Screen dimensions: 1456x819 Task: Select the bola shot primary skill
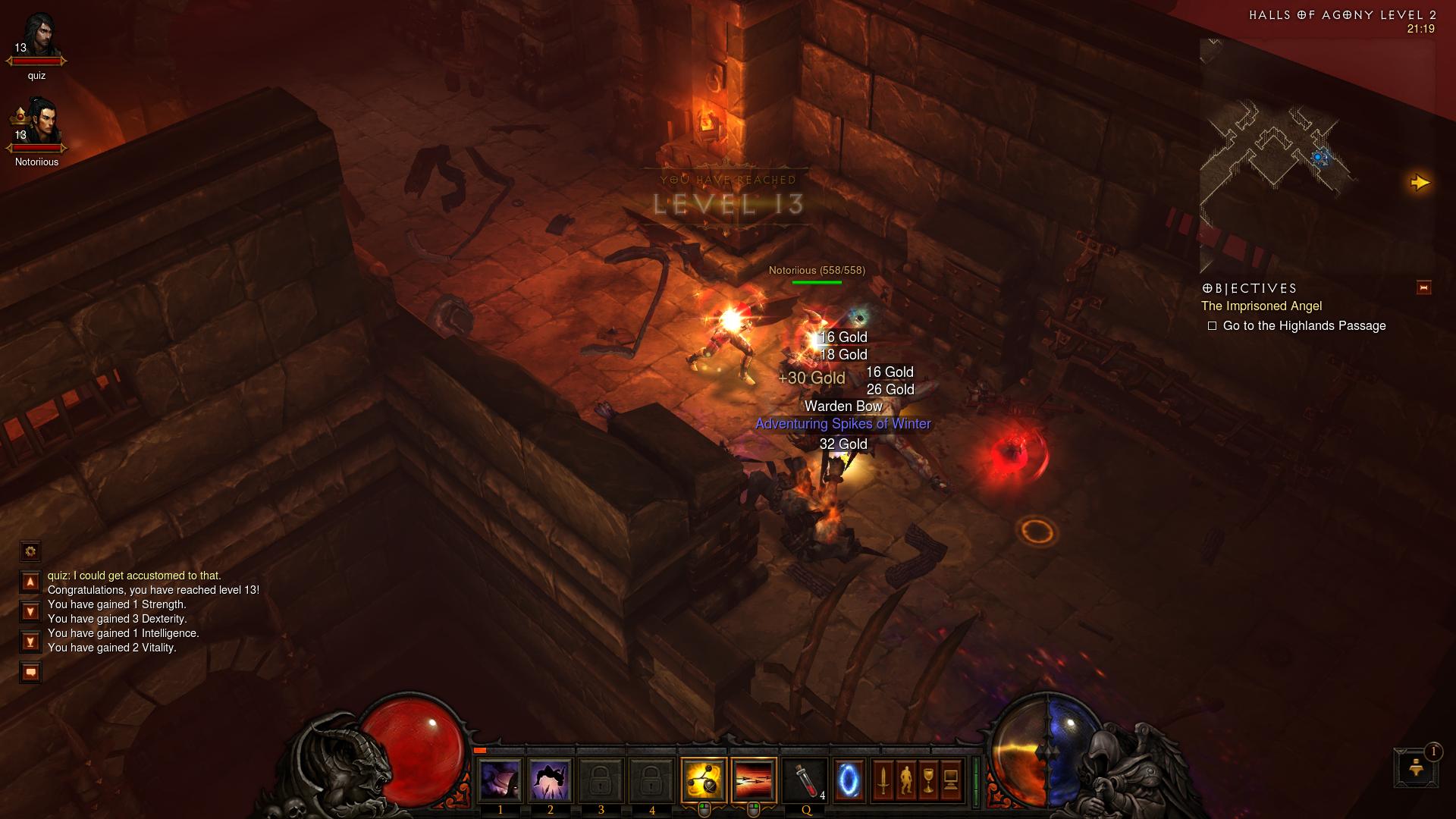tap(704, 780)
